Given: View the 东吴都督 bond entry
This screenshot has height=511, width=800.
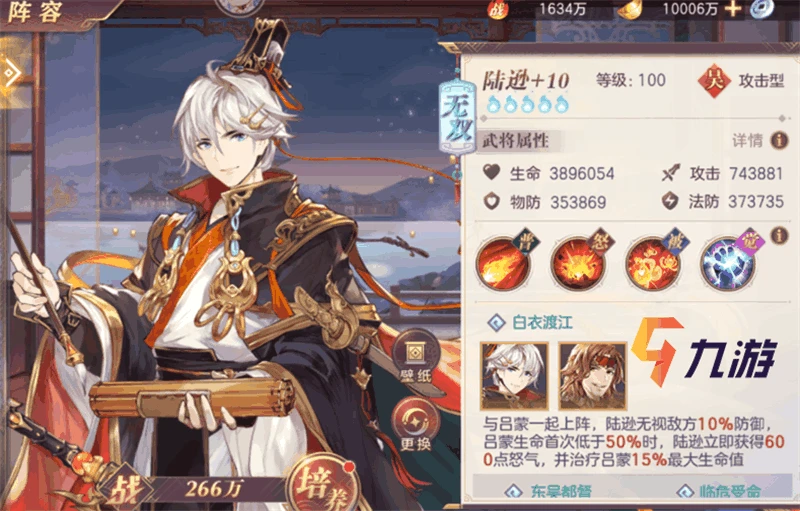Looking at the screenshot, I should (x=547, y=492).
